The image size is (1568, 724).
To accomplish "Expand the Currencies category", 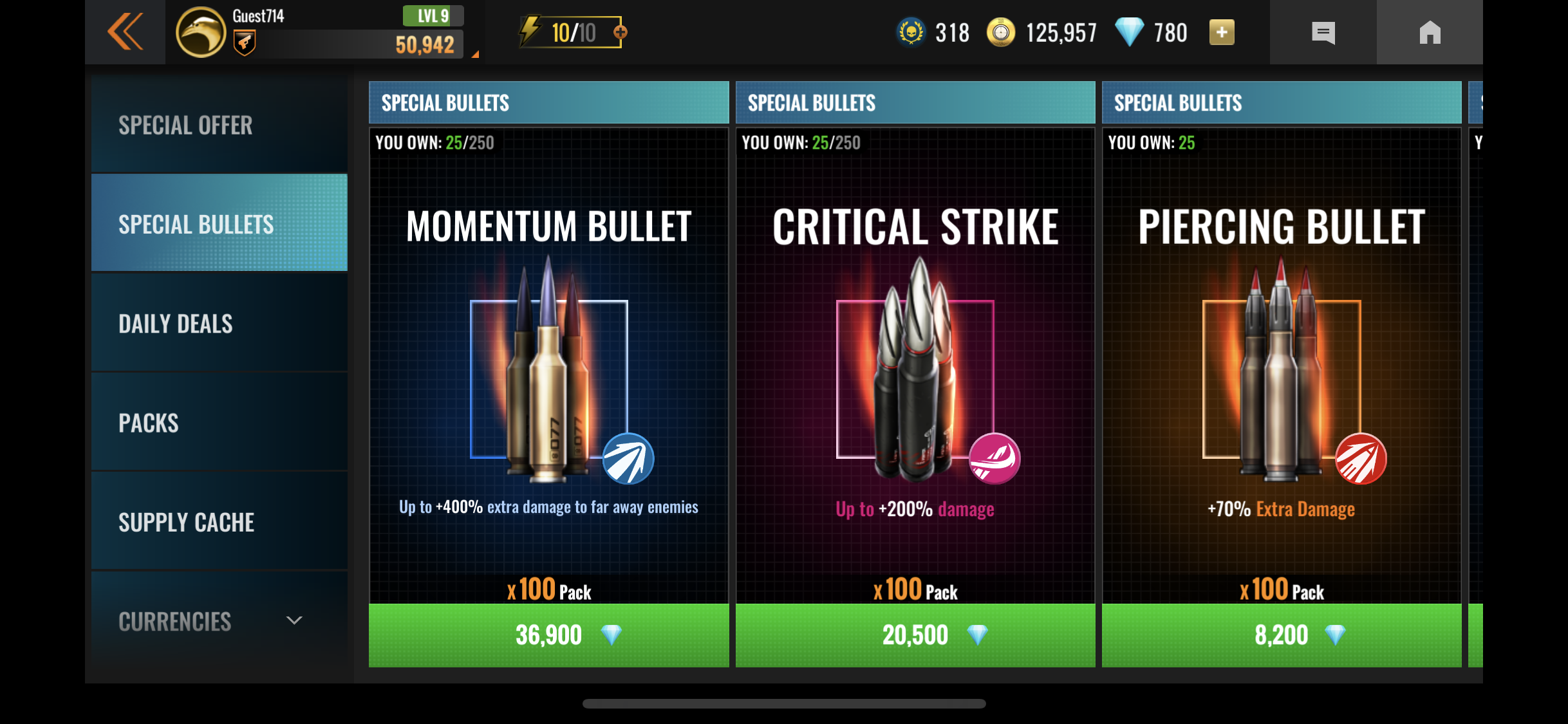I will point(219,621).
